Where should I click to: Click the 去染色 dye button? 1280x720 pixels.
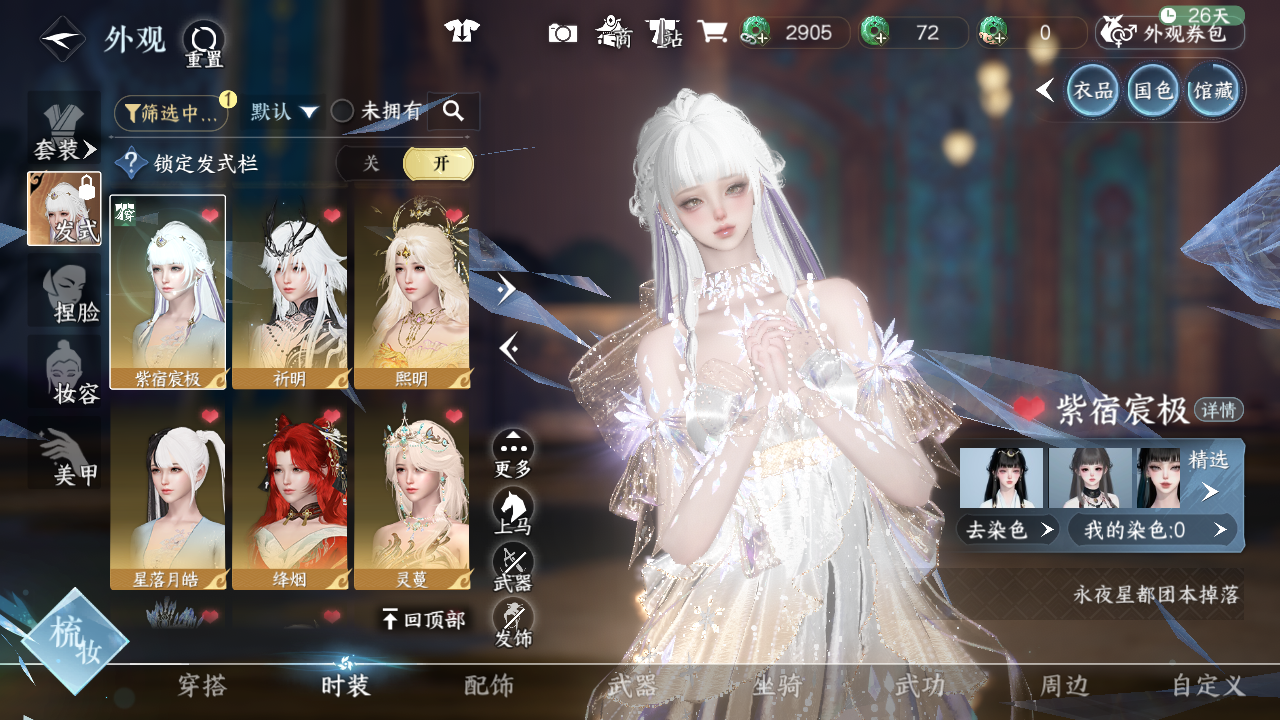1008,530
